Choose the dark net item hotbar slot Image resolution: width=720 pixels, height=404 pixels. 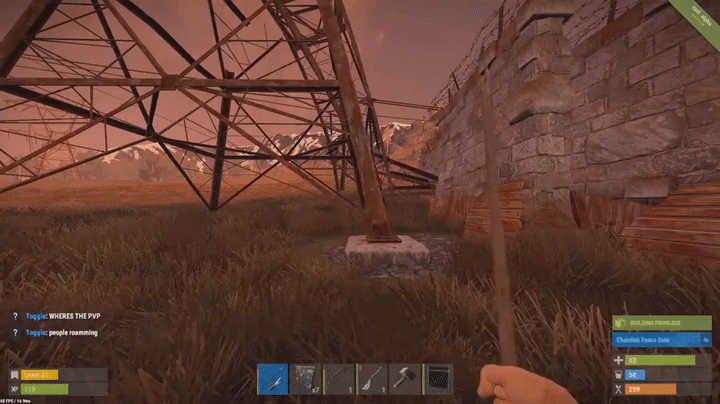click(437, 379)
